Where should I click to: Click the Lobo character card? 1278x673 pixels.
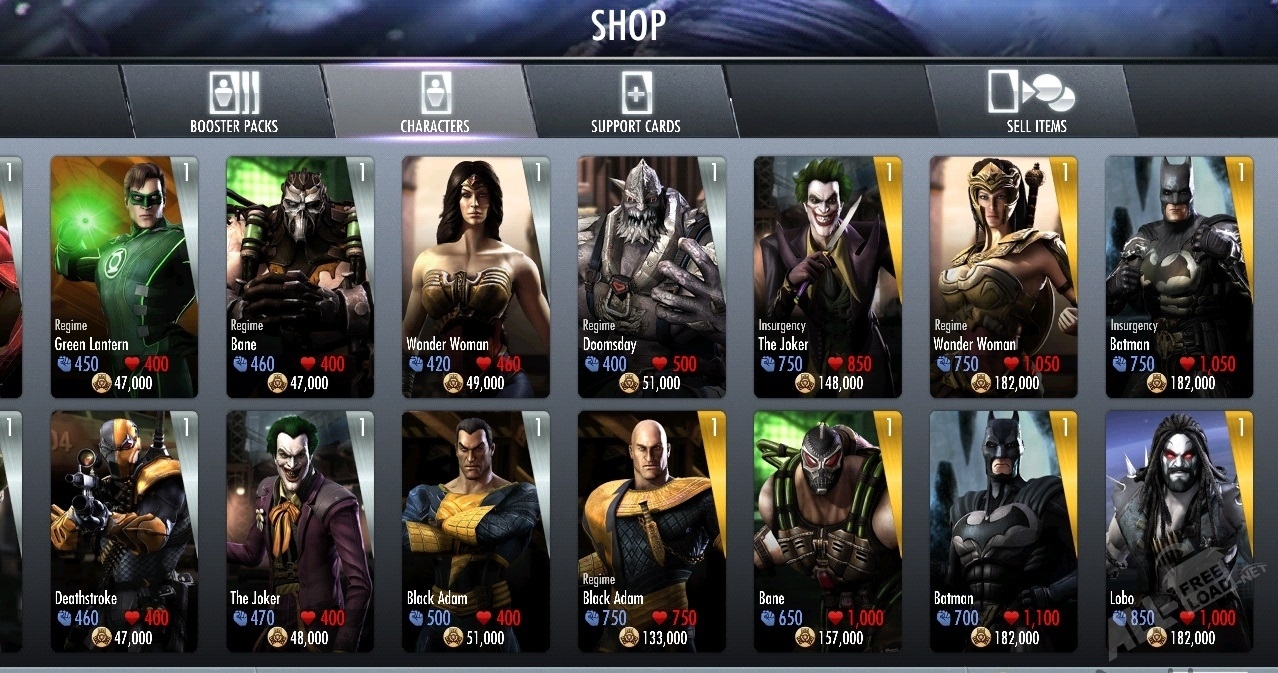1180,530
